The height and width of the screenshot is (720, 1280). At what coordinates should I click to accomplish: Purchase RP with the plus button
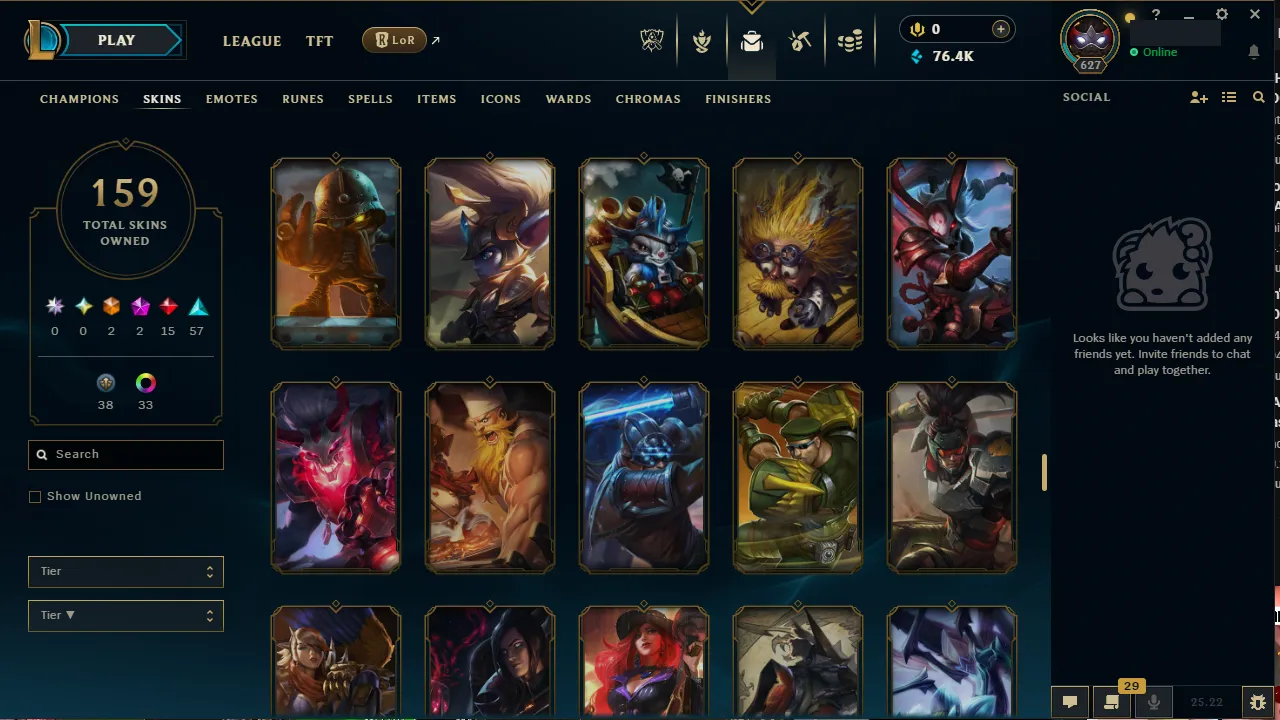coord(1001,29)
